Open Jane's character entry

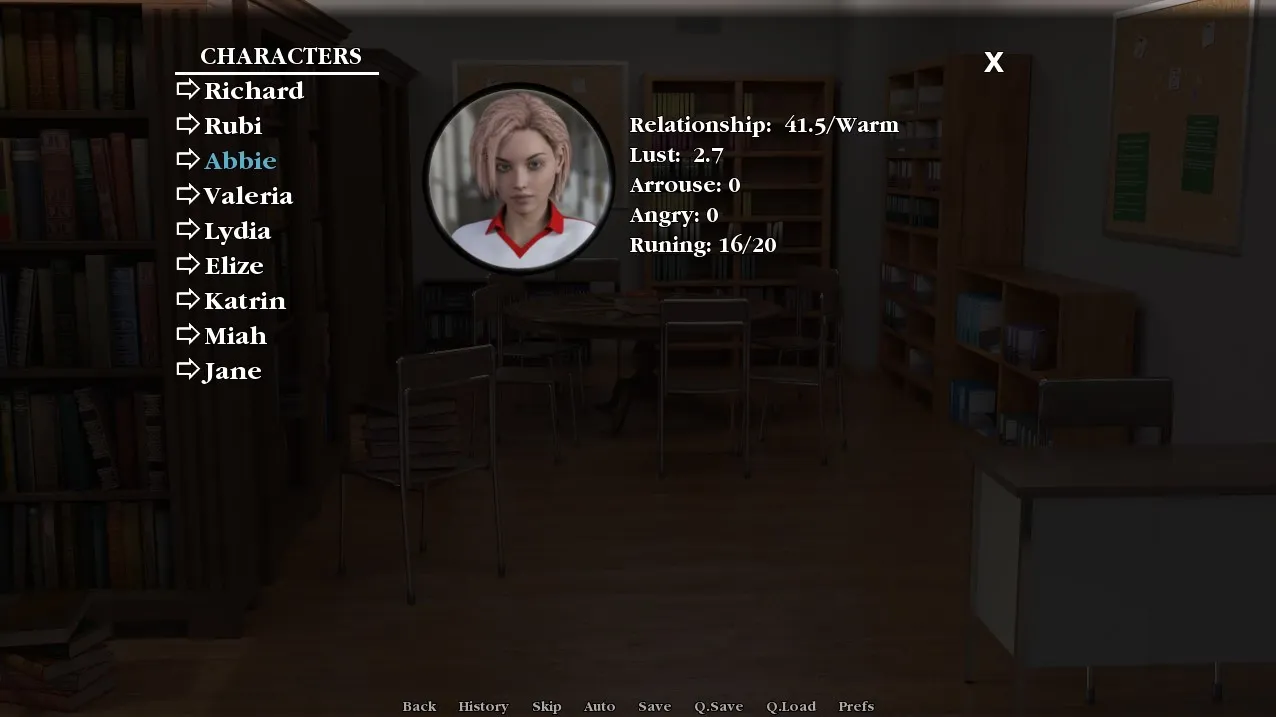tap(232, 371)
